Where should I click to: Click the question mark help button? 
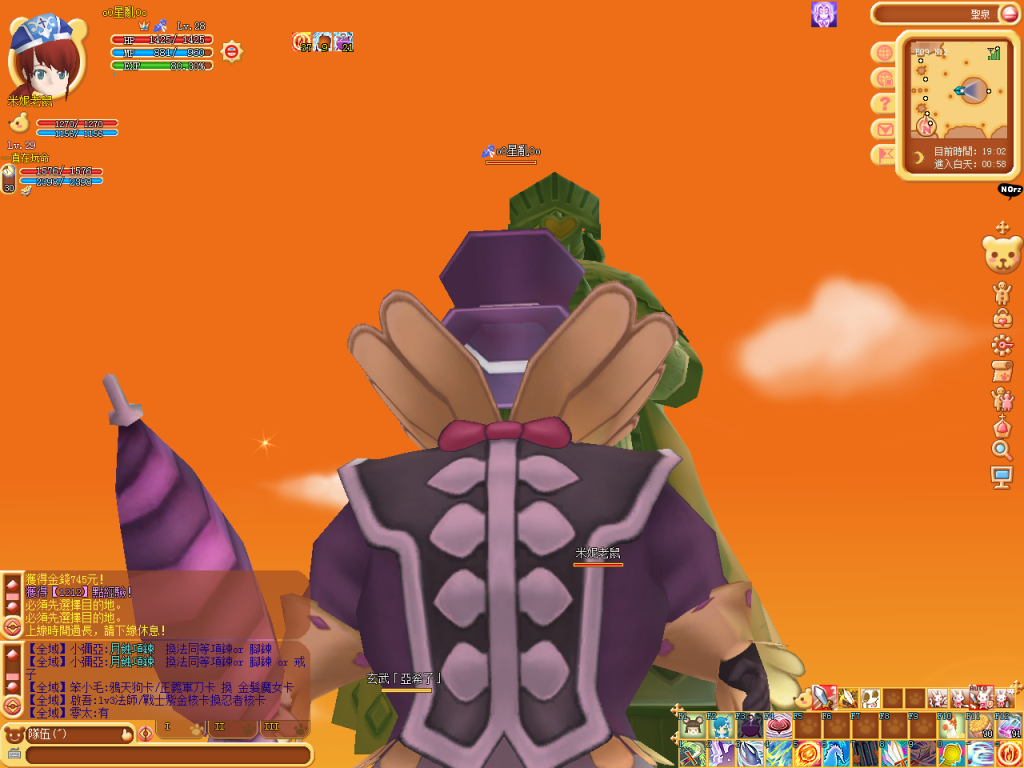[x=884, y=103]
